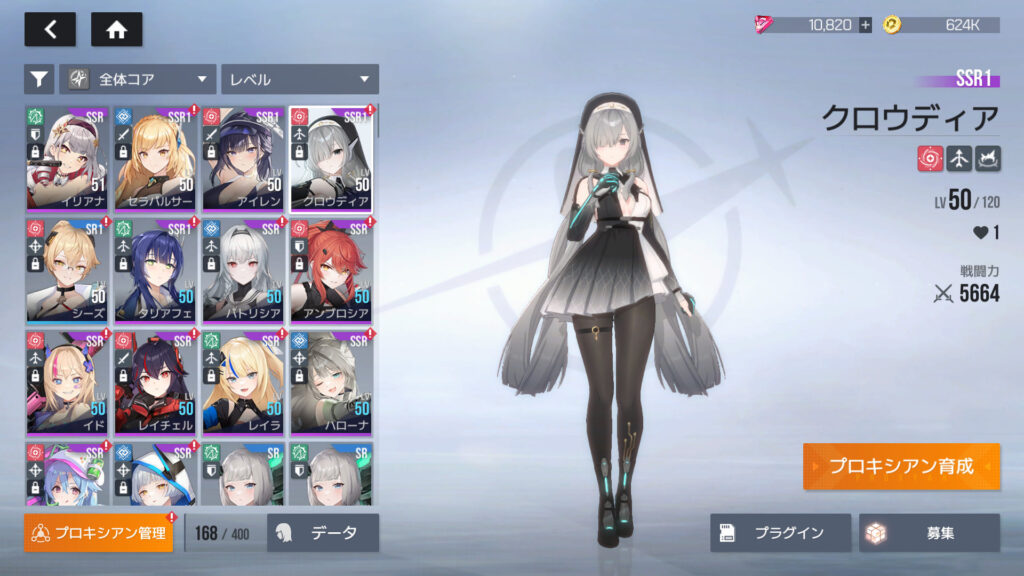Open the funnel filter options
The image size is (1024, 576).
pos(39,79)
